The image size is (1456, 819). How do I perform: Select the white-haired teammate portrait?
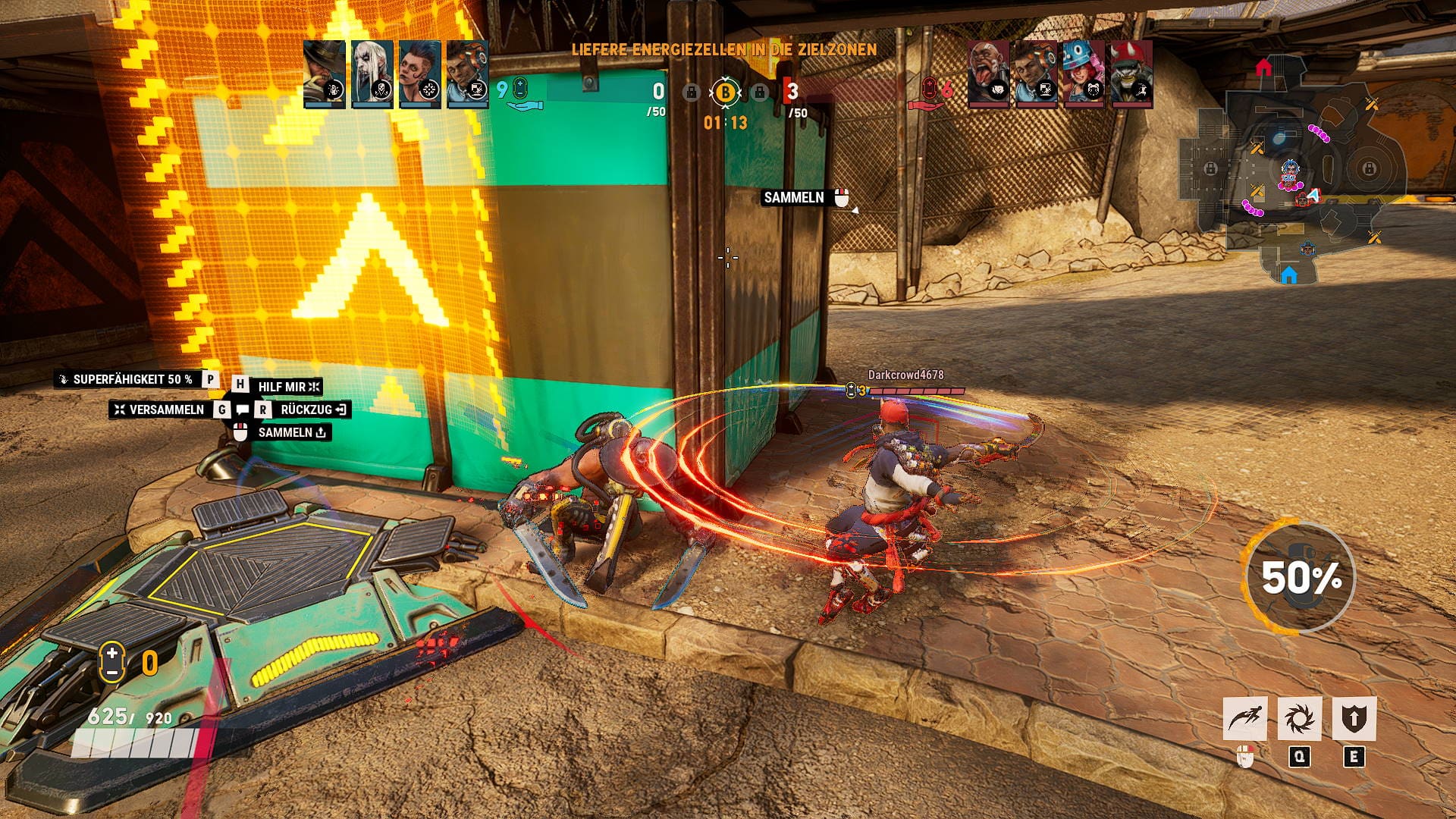pos(372,74)
